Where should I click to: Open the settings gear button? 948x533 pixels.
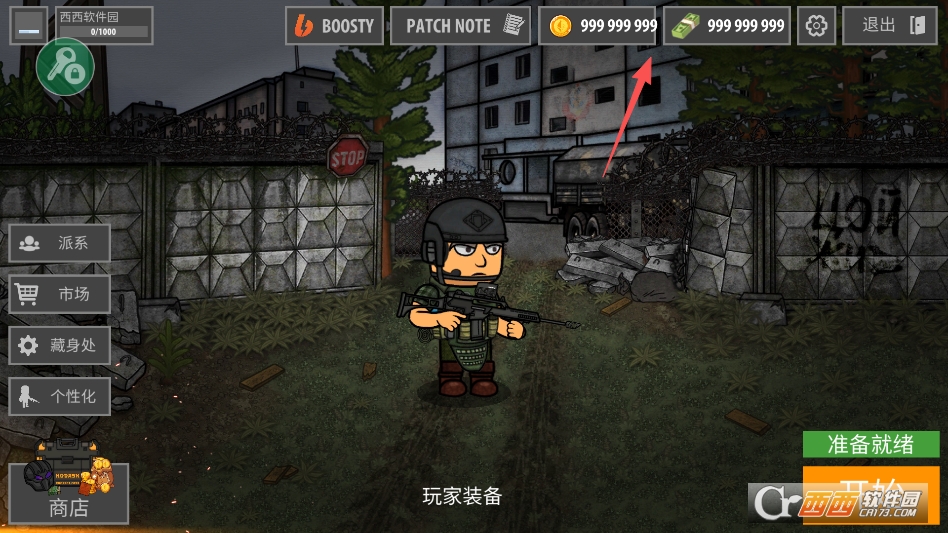pos(817,26)
